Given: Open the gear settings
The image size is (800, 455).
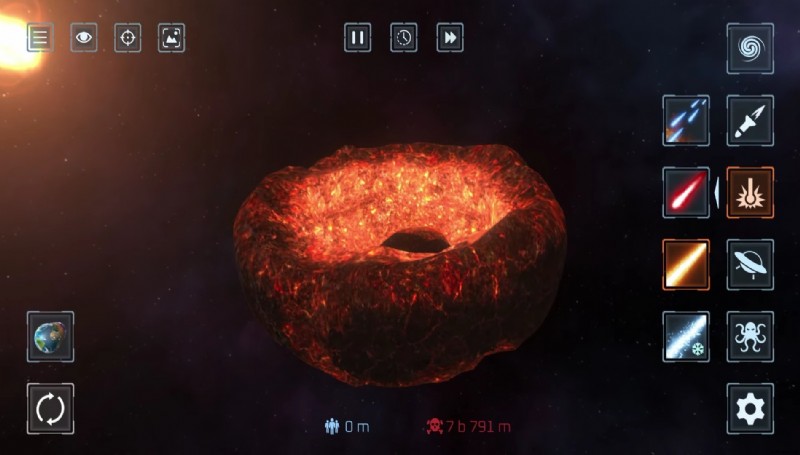Looking at the screenshot, I should (x=749, y=408).
